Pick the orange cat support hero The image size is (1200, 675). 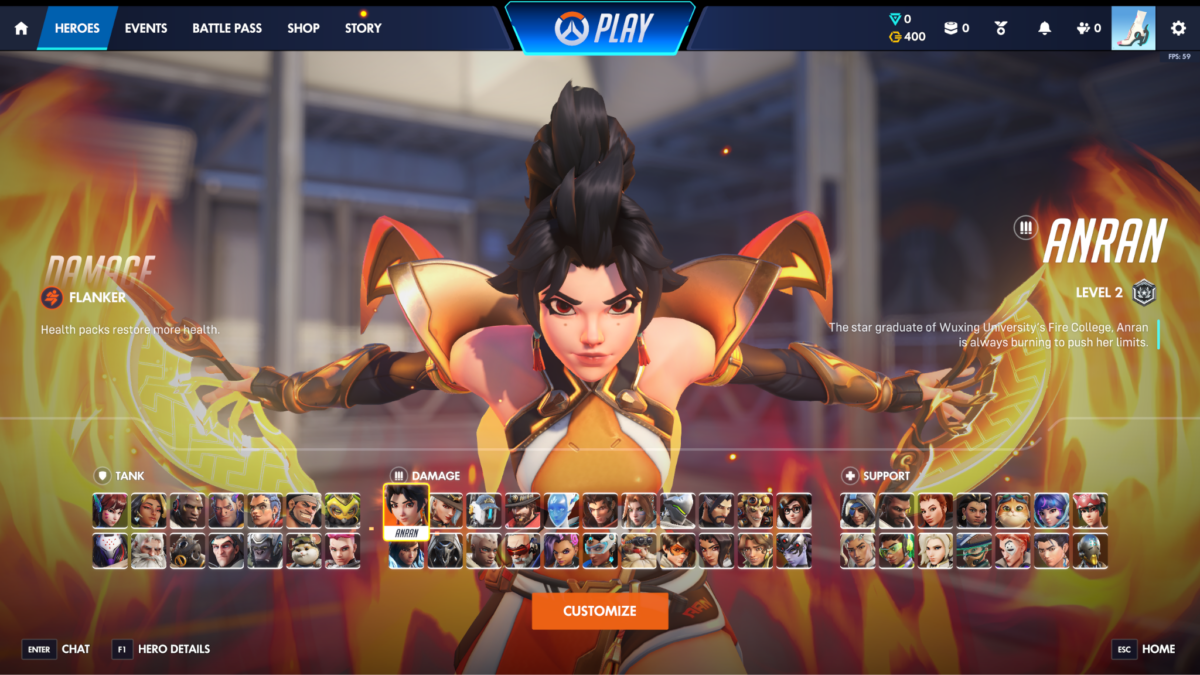[1013, 510]
